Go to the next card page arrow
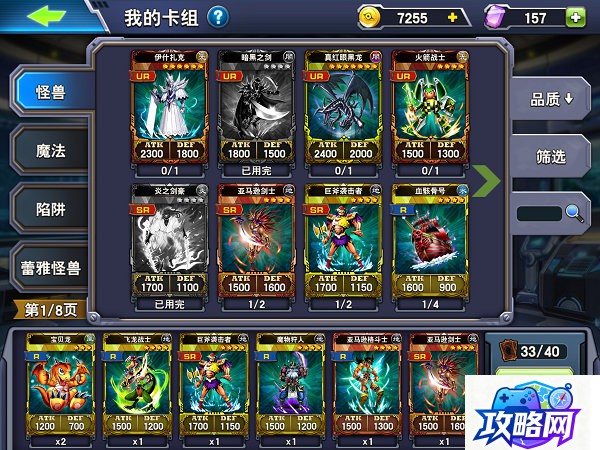 click(x=486, y=181)
